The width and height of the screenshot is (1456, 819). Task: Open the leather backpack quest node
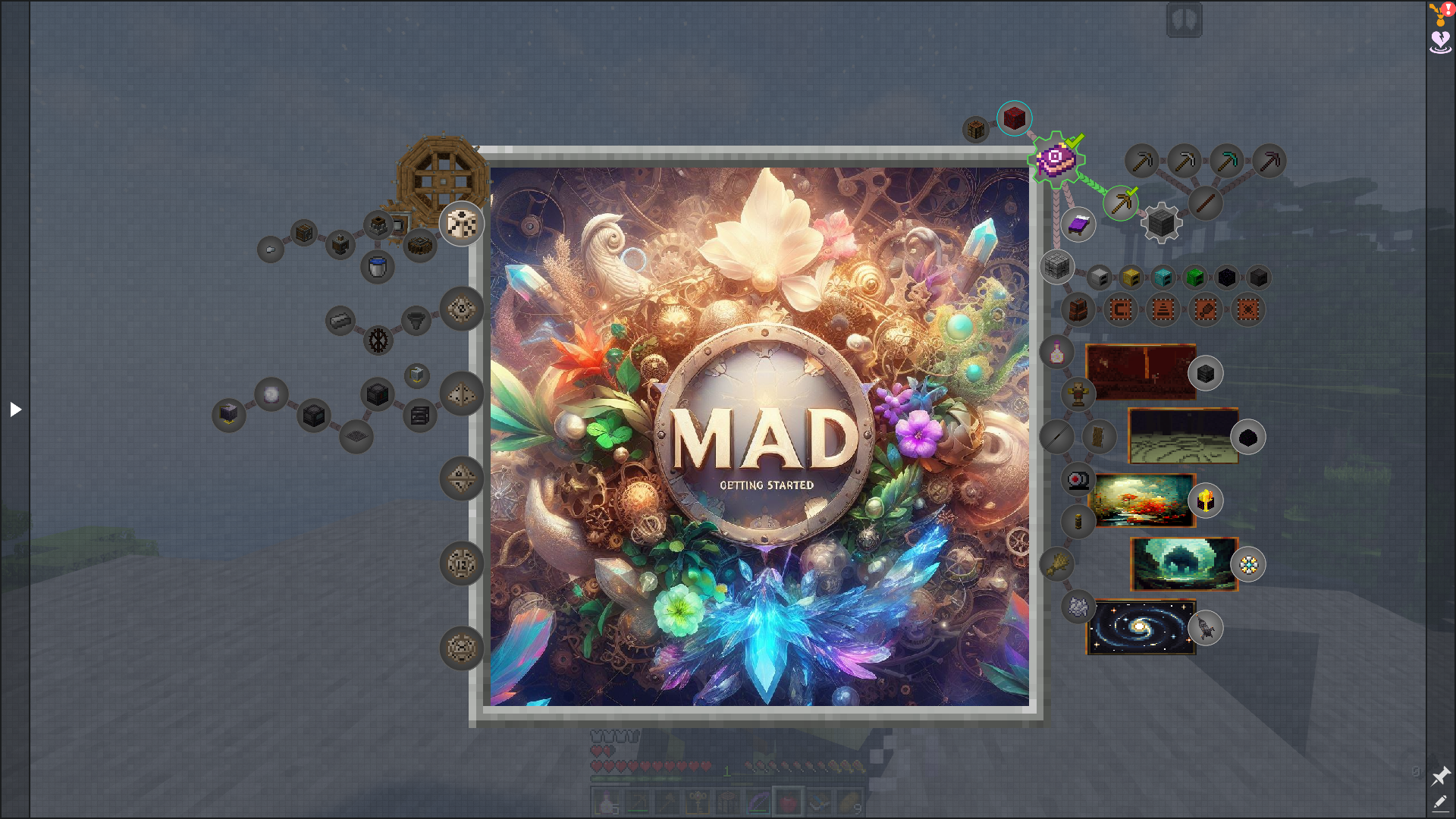[x=1078, y=309]
